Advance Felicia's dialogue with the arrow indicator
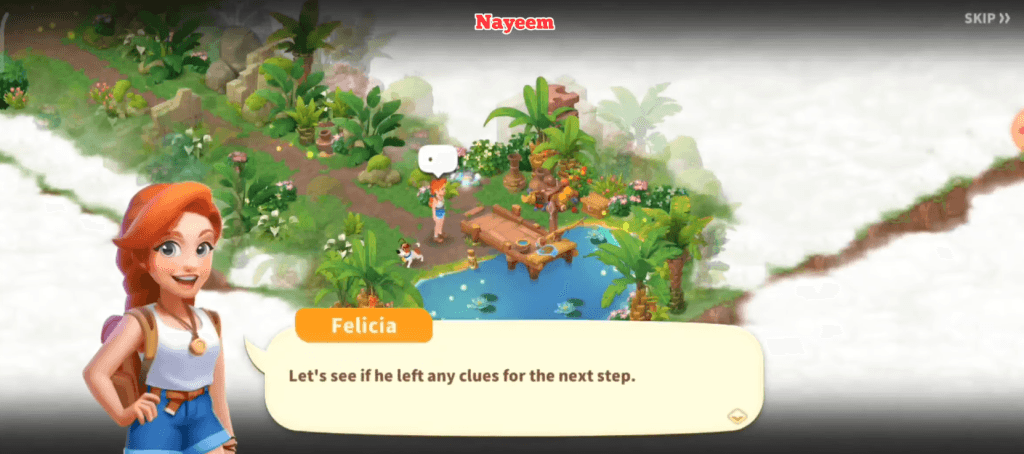The image size is (1024, 454). [737, 416]
